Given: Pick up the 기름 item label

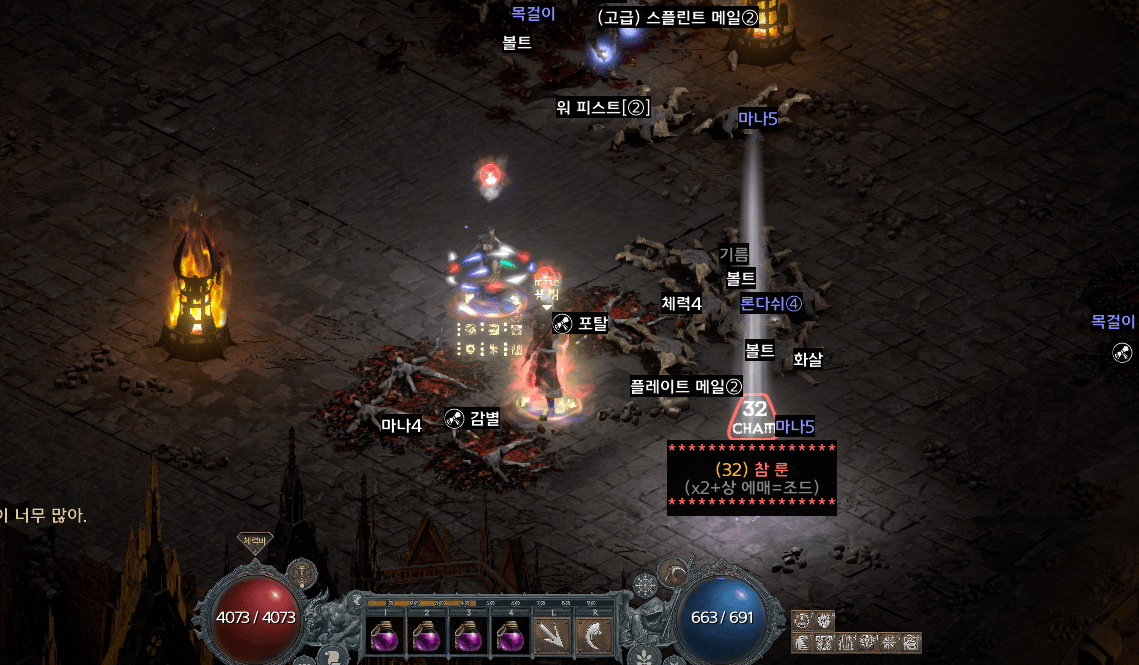Looking at the screenshot, I should click(x=734, y=255).
